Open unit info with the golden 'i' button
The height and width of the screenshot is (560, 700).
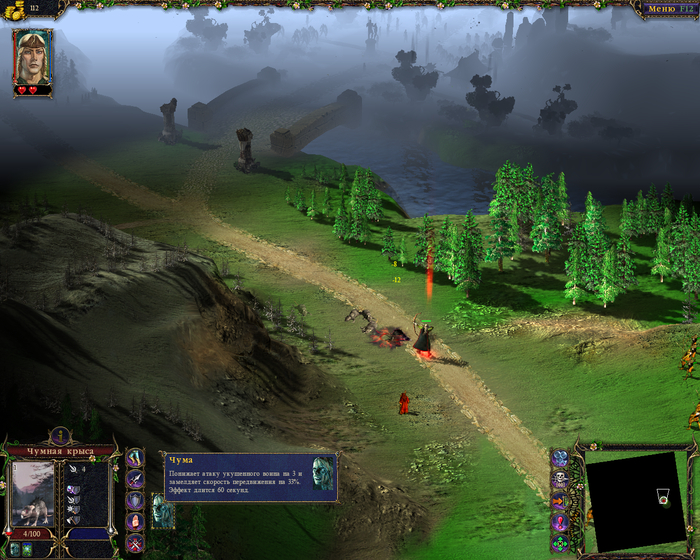click(60, 435)
